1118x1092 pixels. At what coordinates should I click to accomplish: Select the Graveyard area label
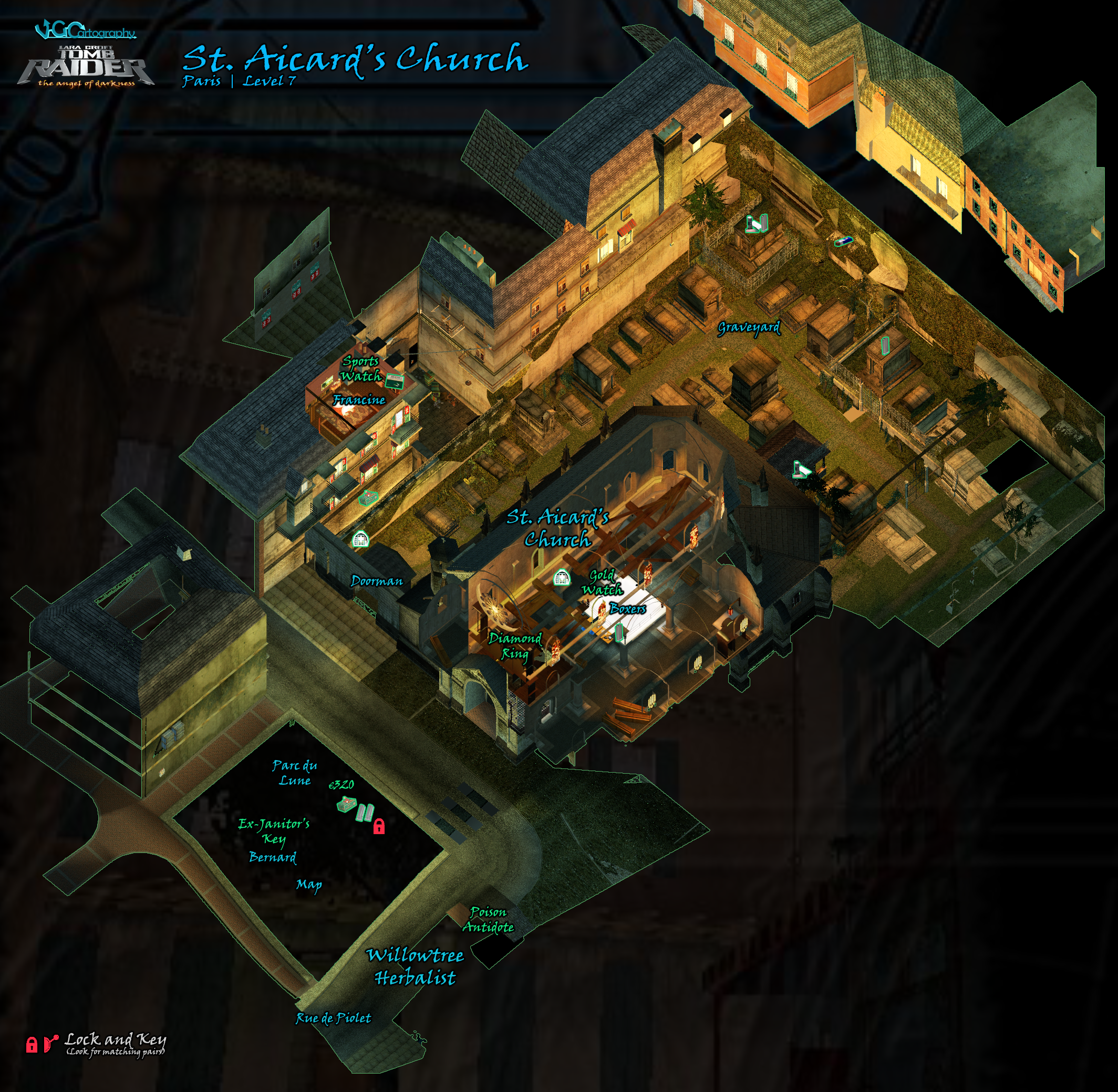pos(749,327)
